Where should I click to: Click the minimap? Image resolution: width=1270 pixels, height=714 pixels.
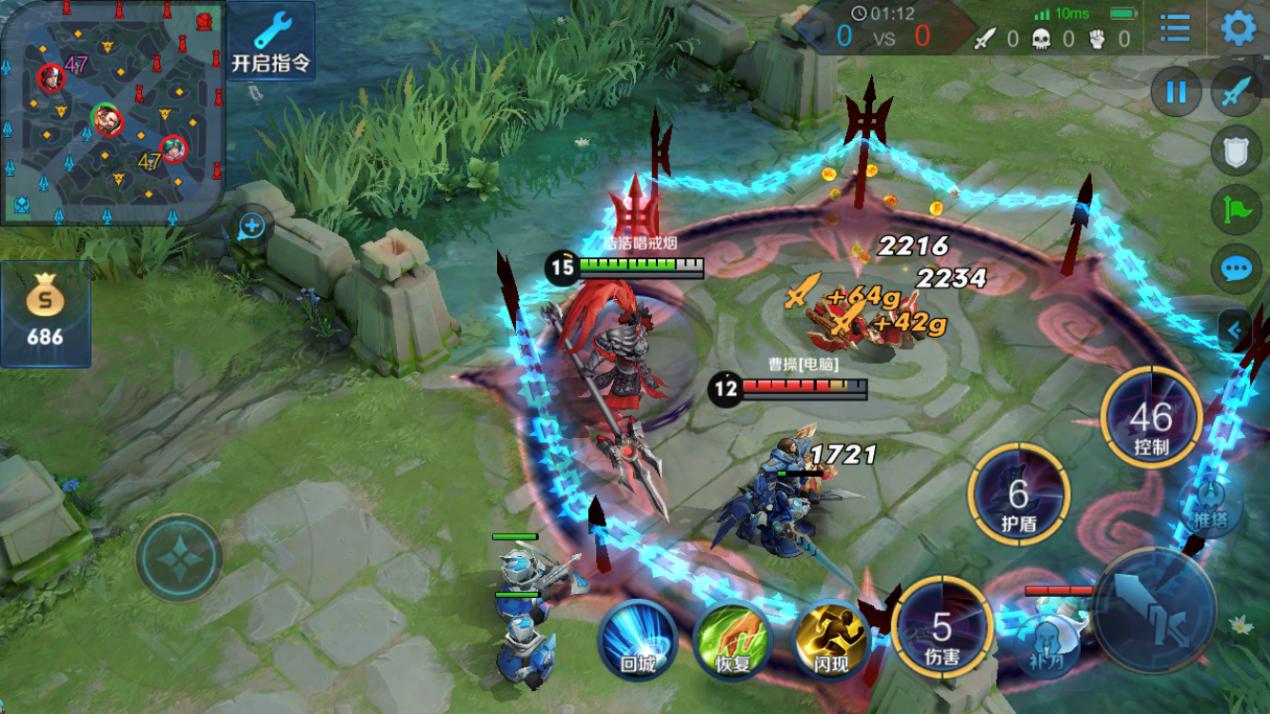click(110, 110)
